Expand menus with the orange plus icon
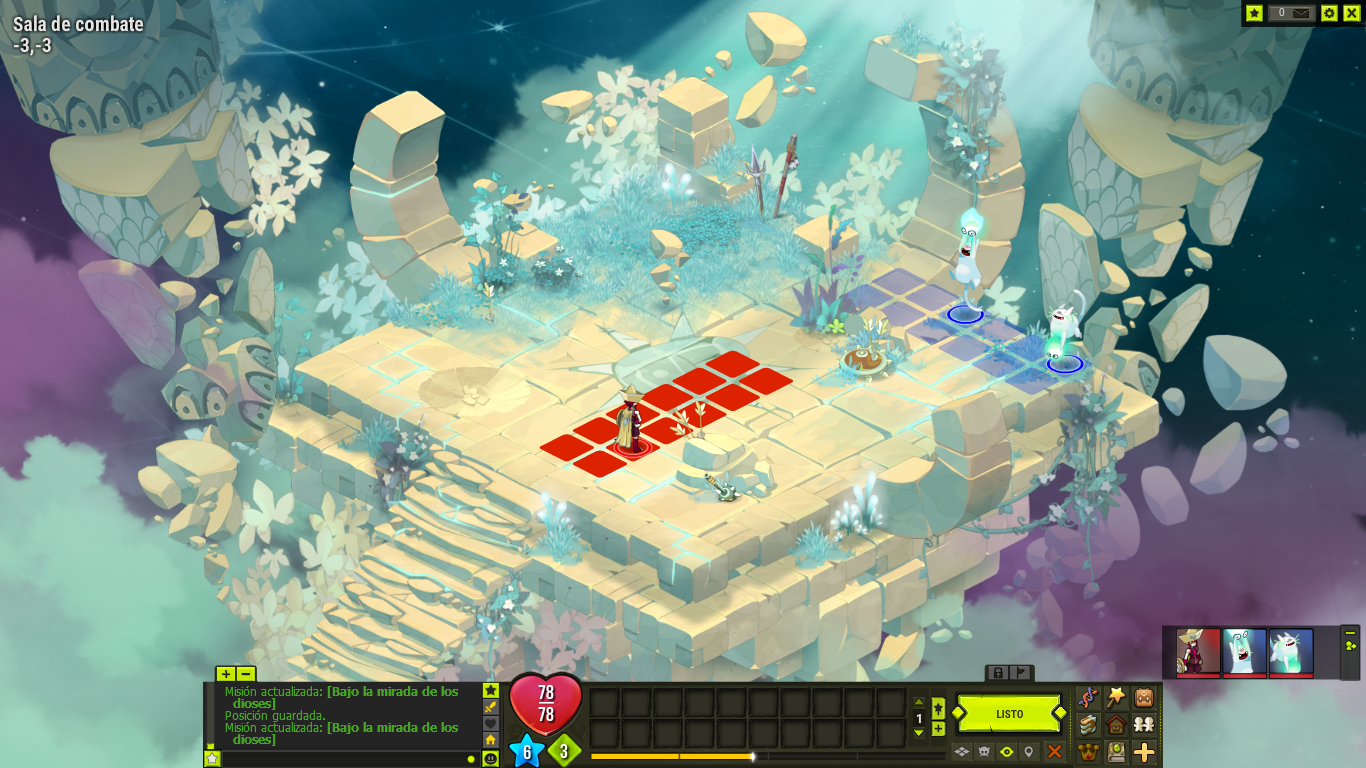The width and height of the screenshot is (1366, 768). pos(1144,752)
